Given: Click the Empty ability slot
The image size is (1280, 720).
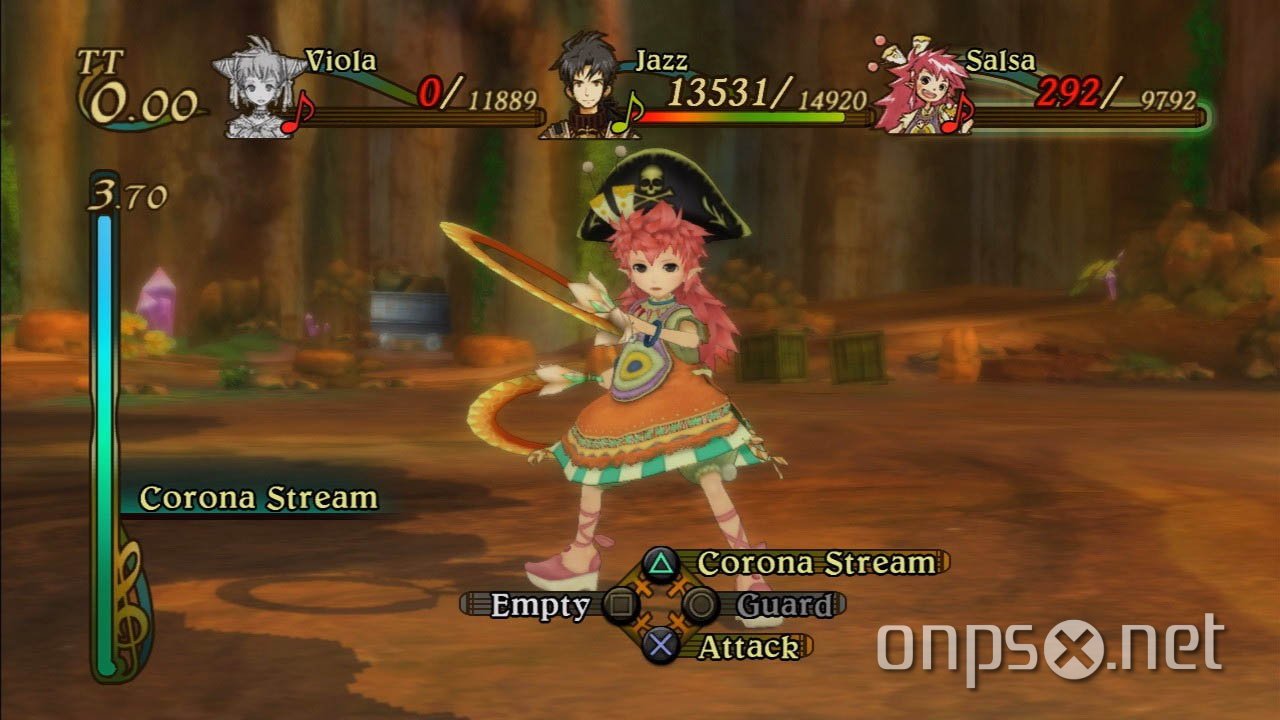Looking at the screenshot, I should (541, 601).
